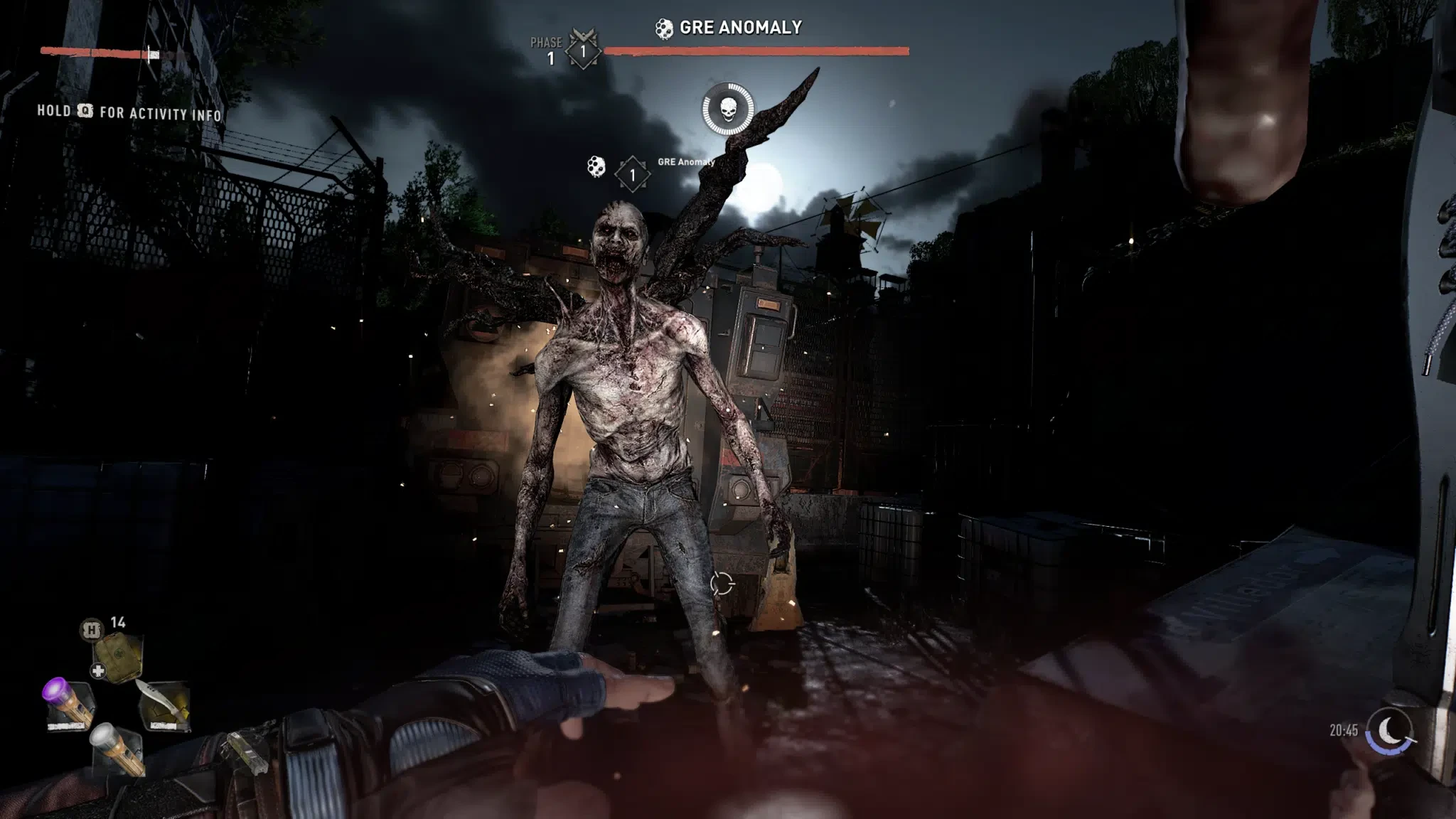Viewport: 1456px width, 819px height.
Task: Click the GRE ANOMALY title text
Action: click(739, 28)
